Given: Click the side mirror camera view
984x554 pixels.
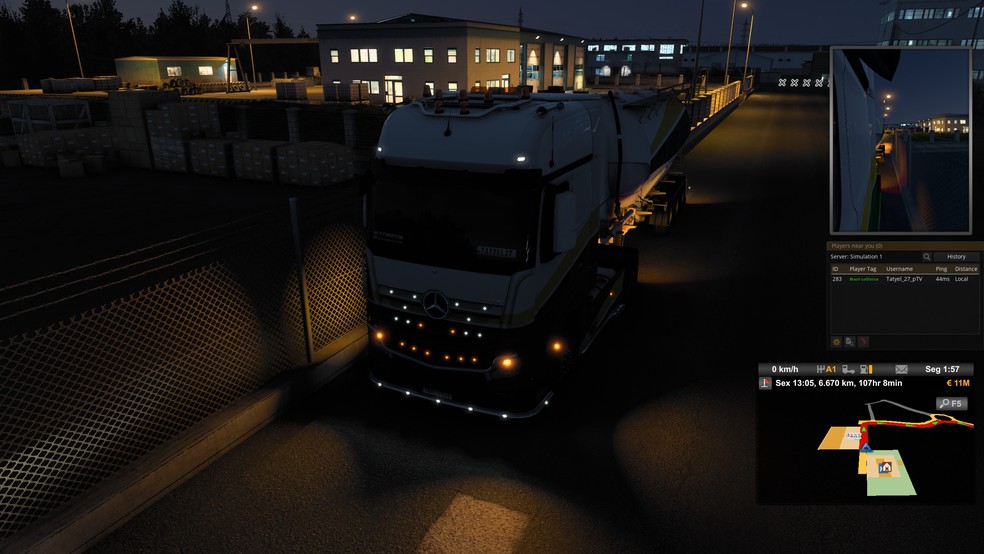Looking at the screenshot, I should click(x=900, y=139).
